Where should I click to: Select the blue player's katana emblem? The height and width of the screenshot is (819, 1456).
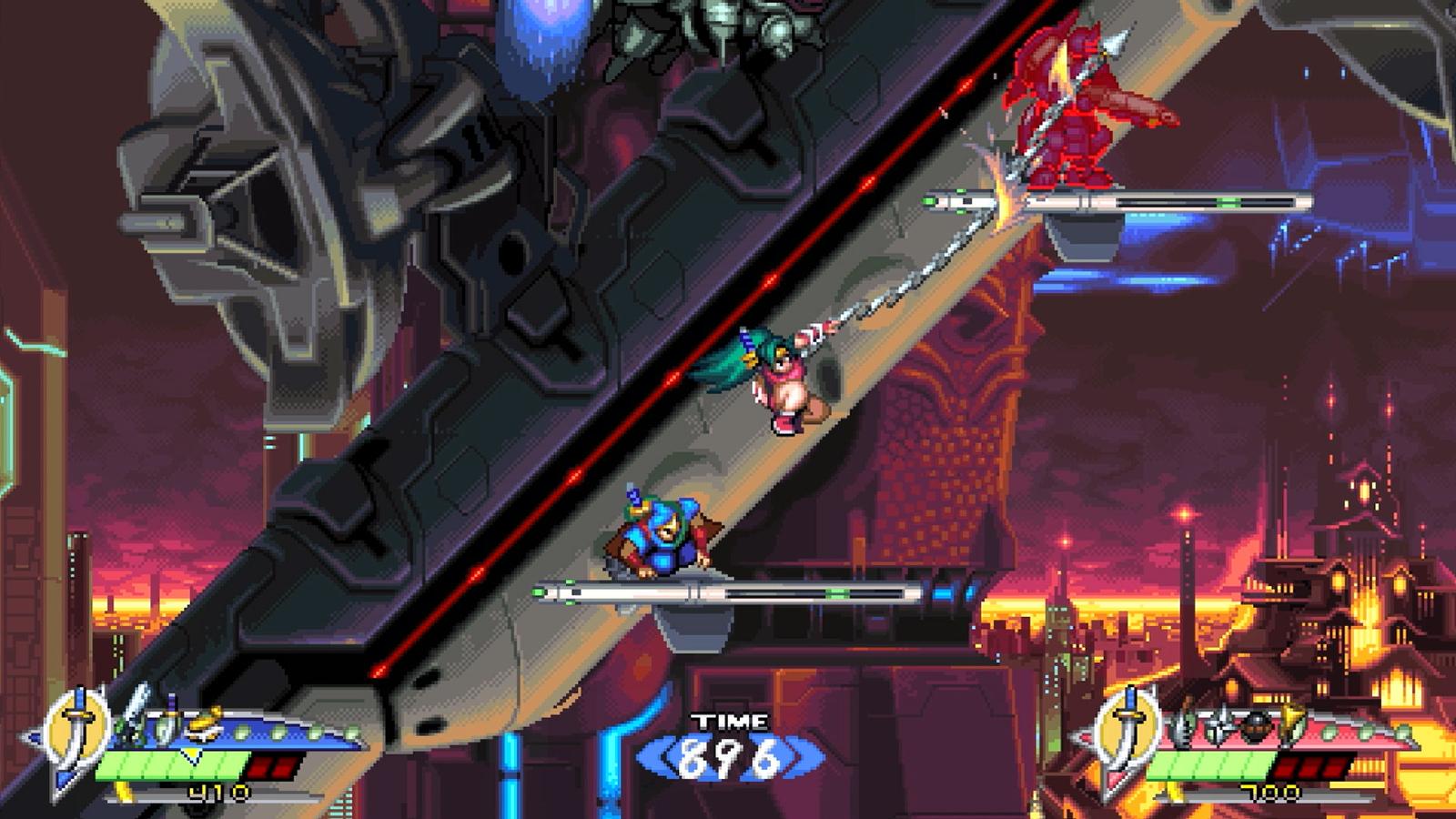pyautogui.click(x=79, y=728)
